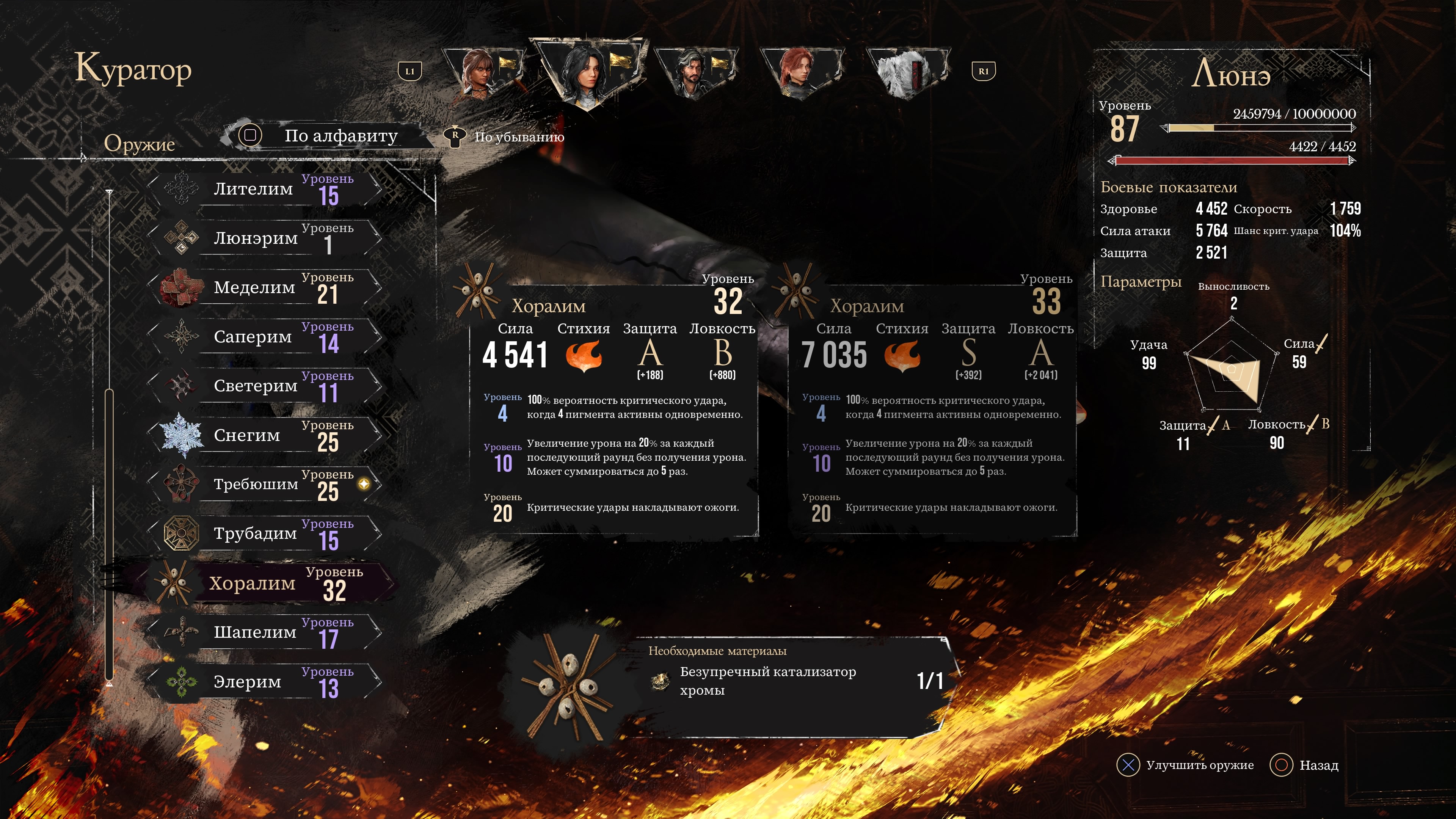Pick the Трубадим weapon row
This screenshot has width=1456, height=819.
click(266, 533)
